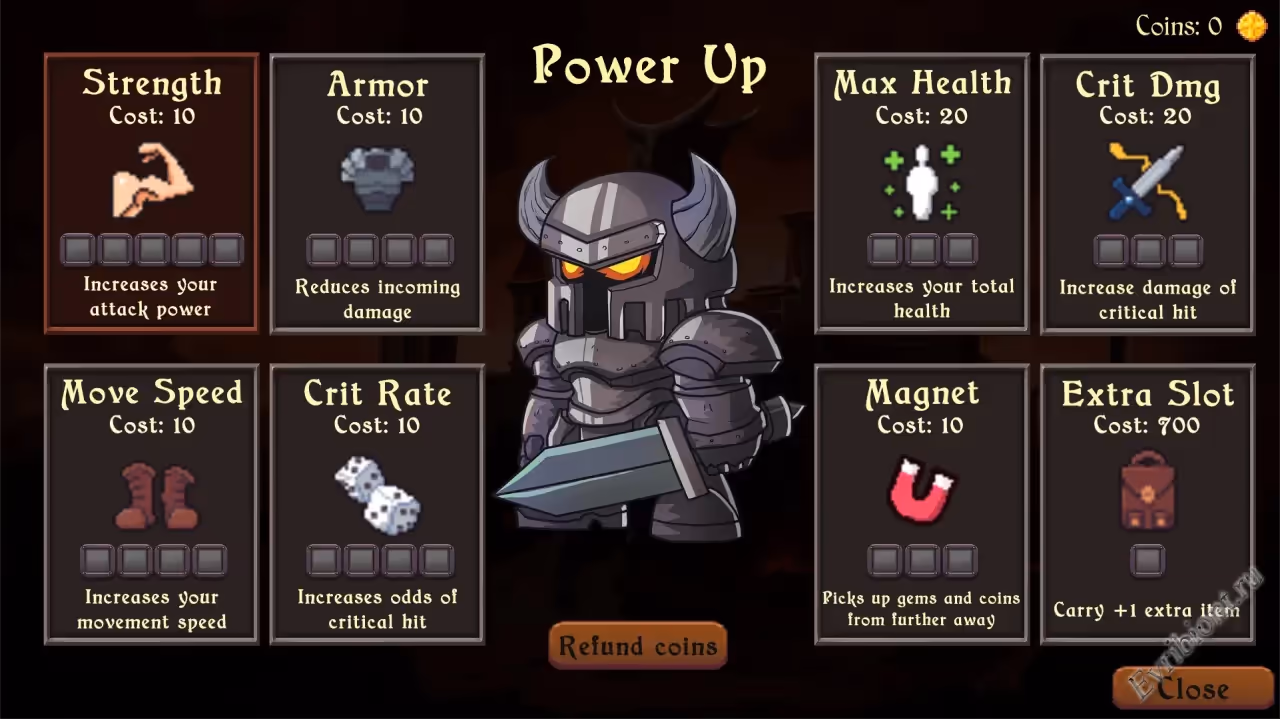Choose the Move Speed upgrade card
1280x719 pixels.
pos(151,503)
